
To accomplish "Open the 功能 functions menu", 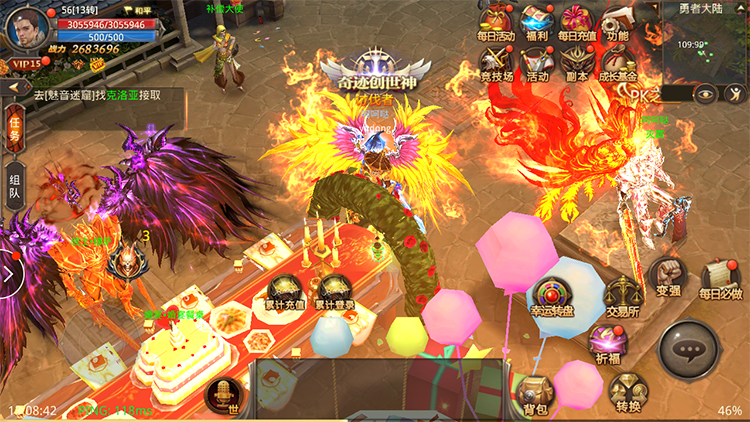I will click(617, 21).
